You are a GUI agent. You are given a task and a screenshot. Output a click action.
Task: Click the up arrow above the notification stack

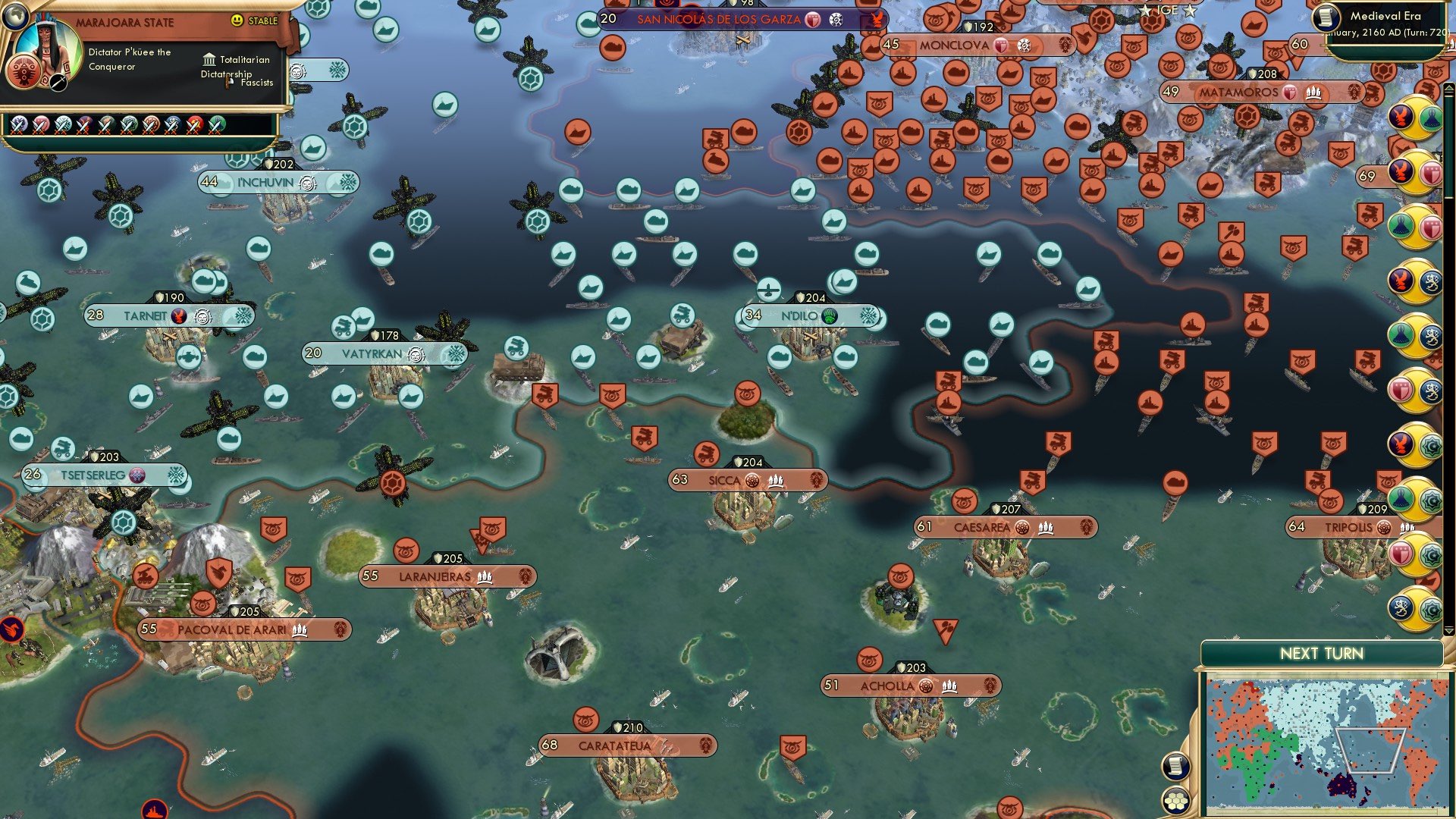coord(1449,86)
